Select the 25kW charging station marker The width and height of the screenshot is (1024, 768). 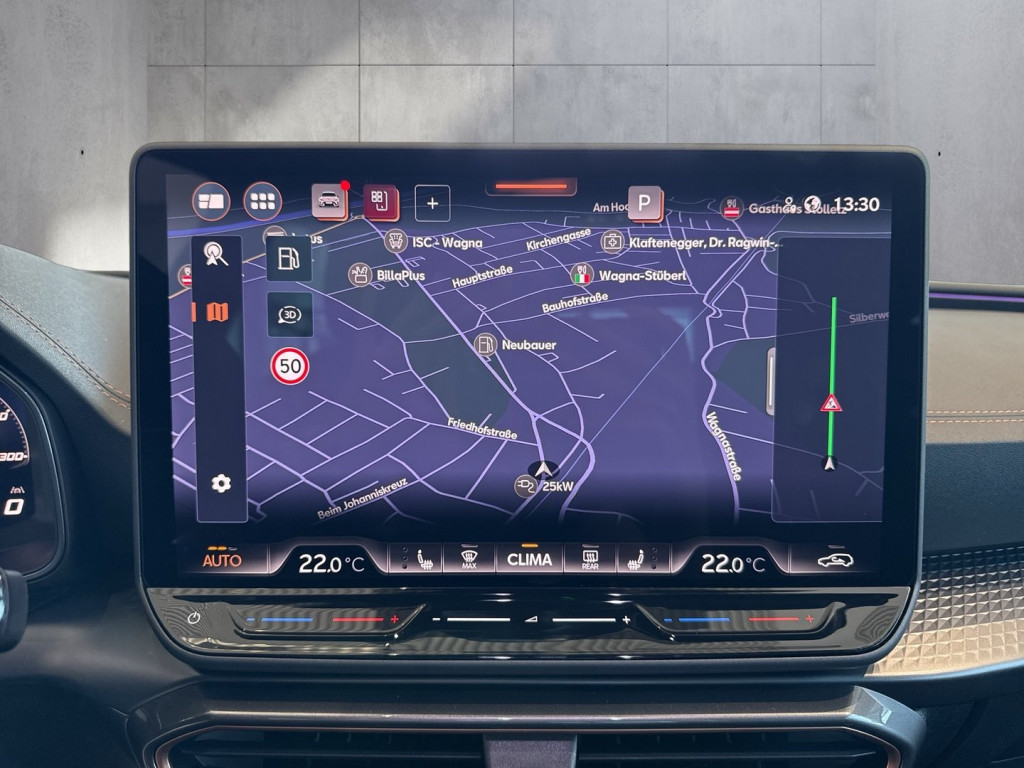[x=526, y=486]
